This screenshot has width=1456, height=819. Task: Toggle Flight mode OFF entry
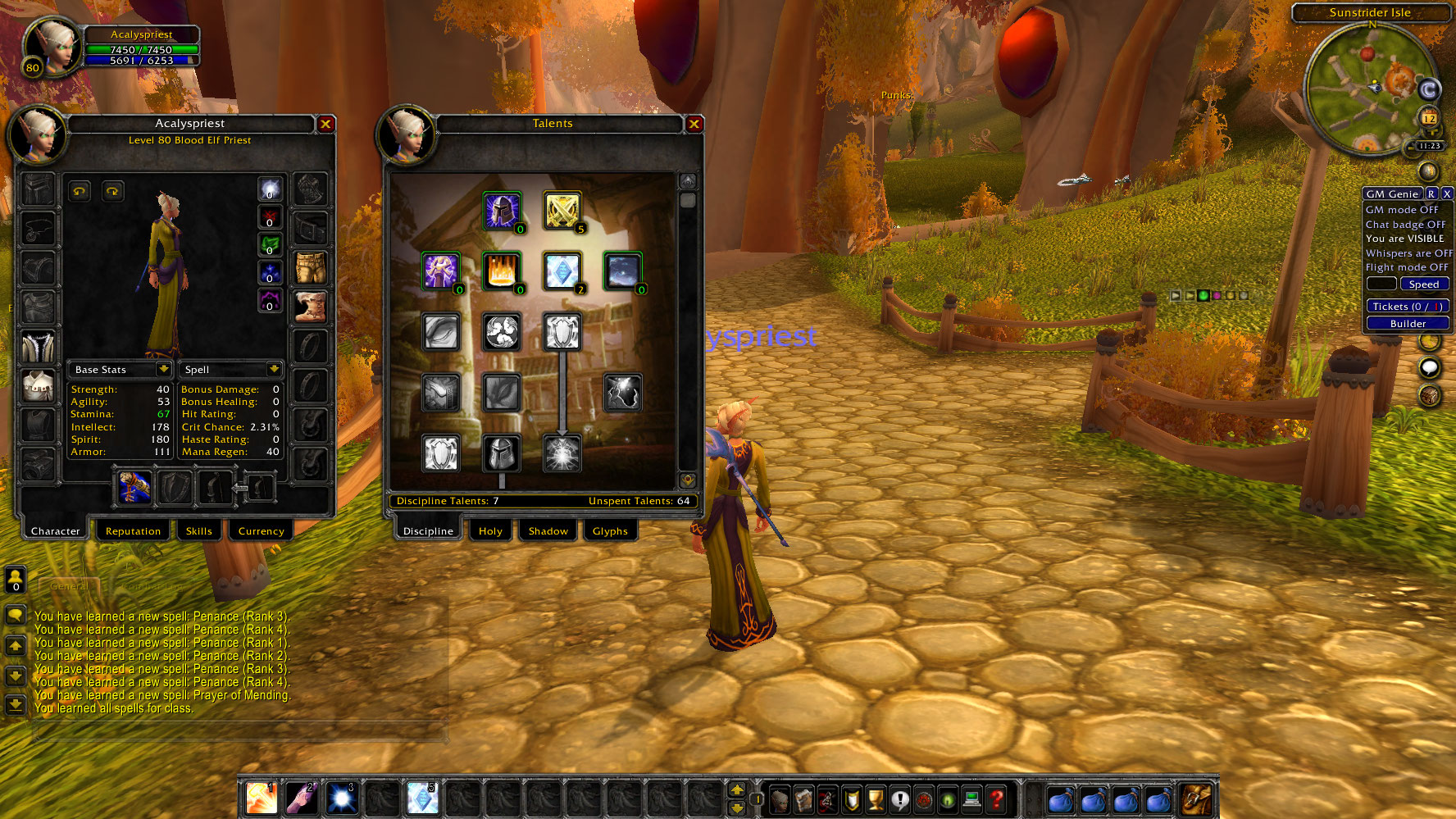point(1407,266)
